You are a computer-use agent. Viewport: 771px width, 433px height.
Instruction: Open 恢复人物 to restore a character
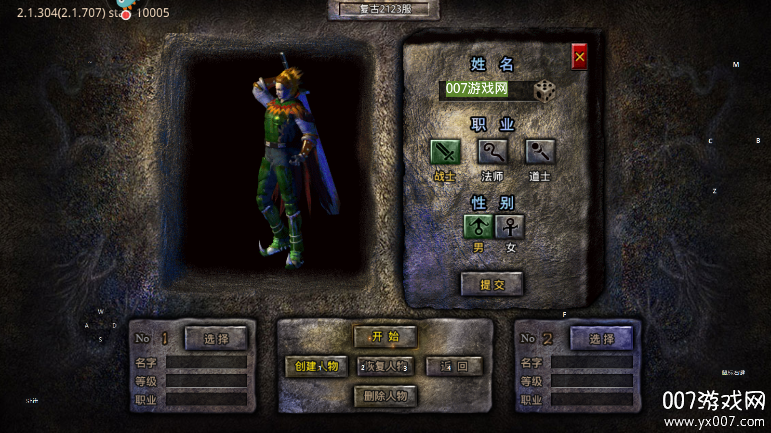pos(385,366)
